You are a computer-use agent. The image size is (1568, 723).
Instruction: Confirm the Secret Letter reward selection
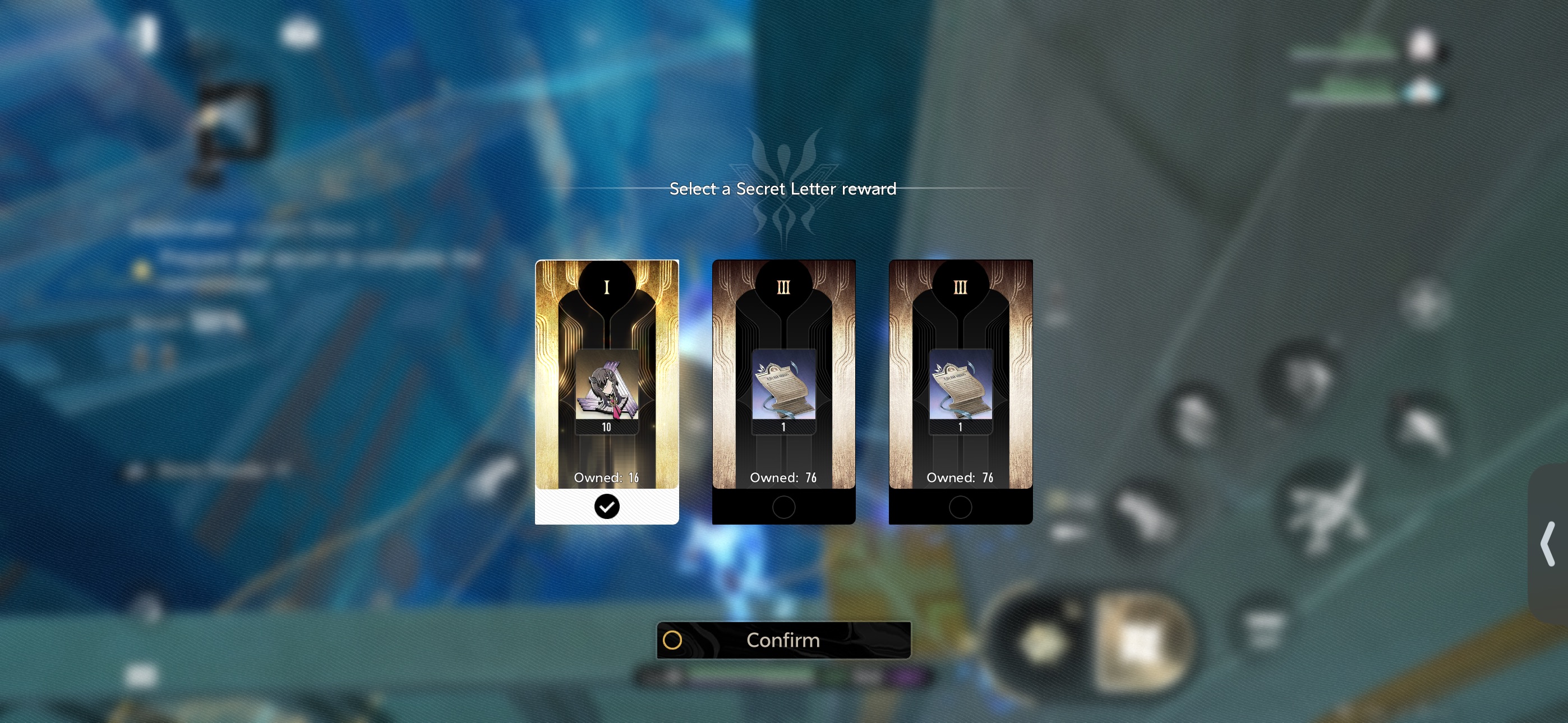point(783,640)
